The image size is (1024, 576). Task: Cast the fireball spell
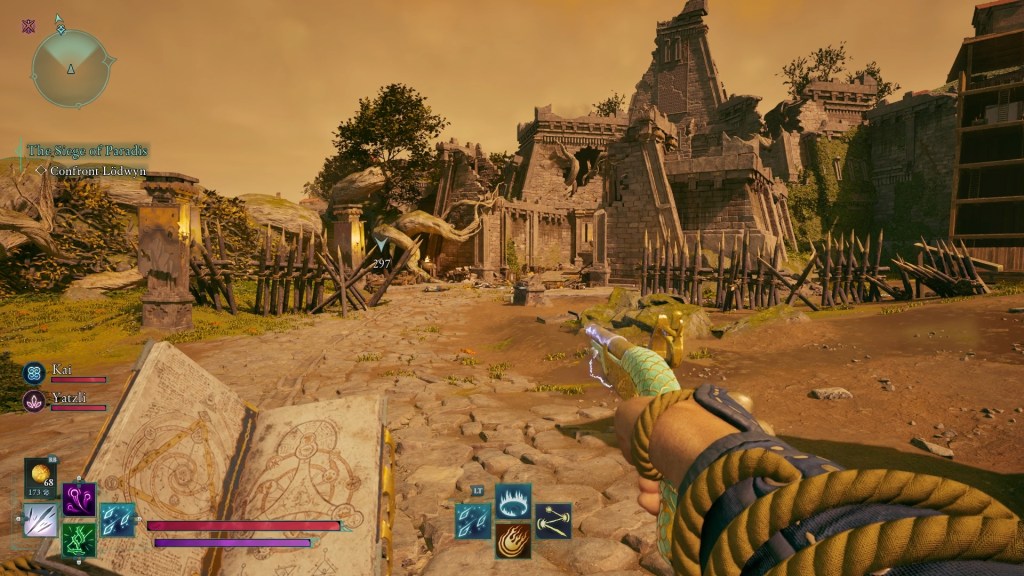point(513,541)
